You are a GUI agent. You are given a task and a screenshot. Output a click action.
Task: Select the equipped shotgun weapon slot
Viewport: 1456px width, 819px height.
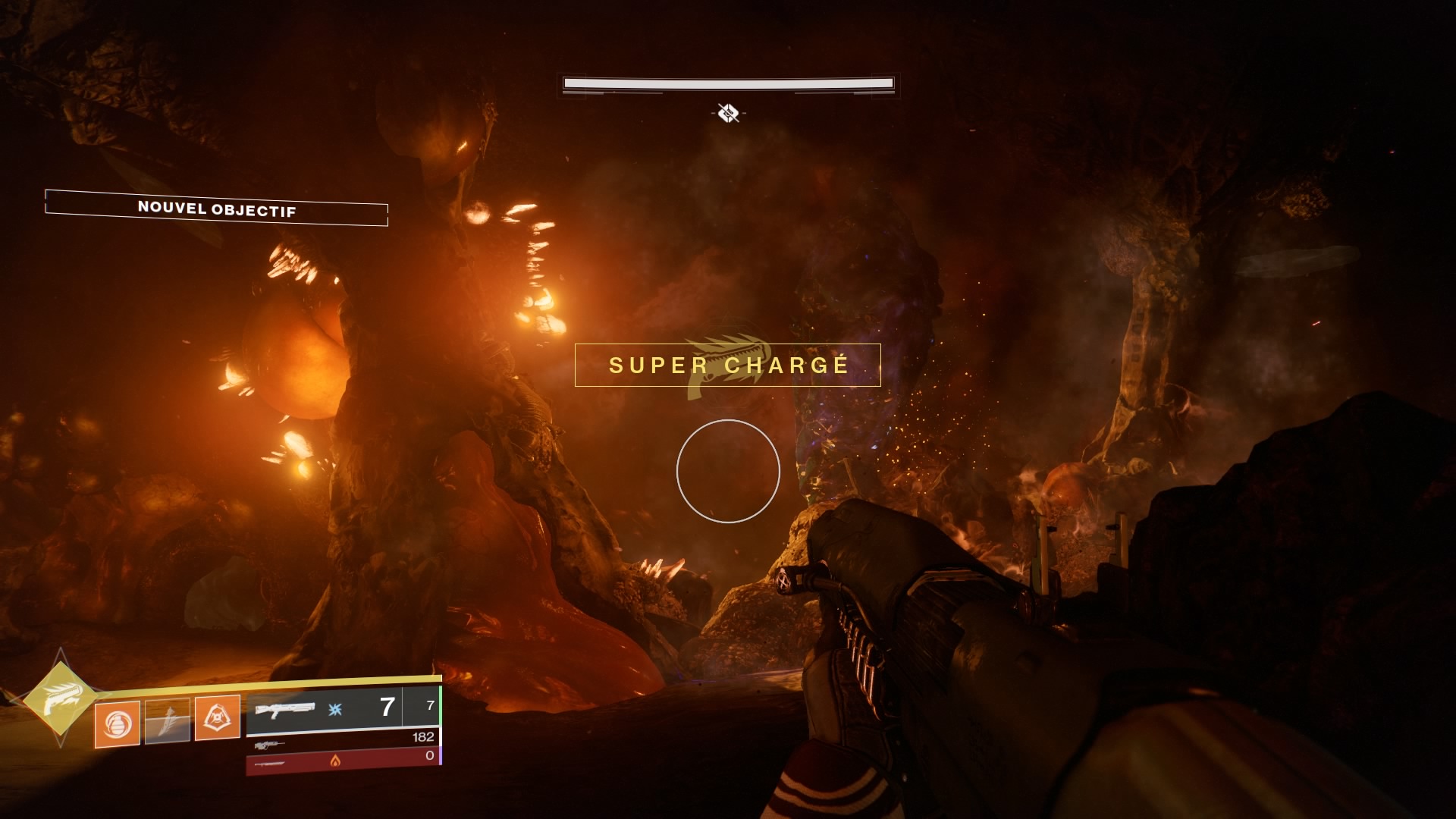tap(325, 709)
